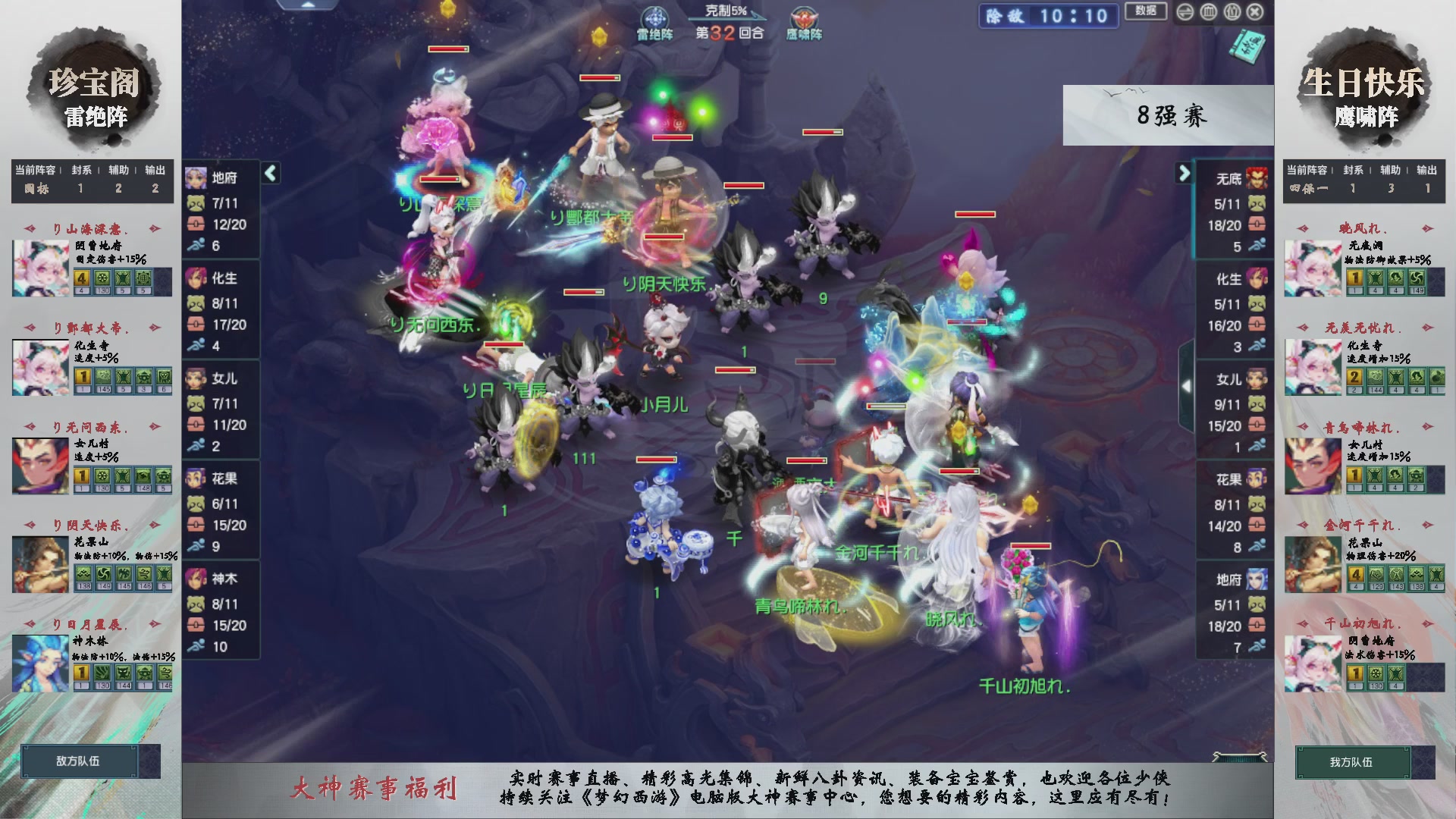Click the chest icon under 无底 on the right panel
Screen dimensions: 1456x819
tap(1257, 224)
